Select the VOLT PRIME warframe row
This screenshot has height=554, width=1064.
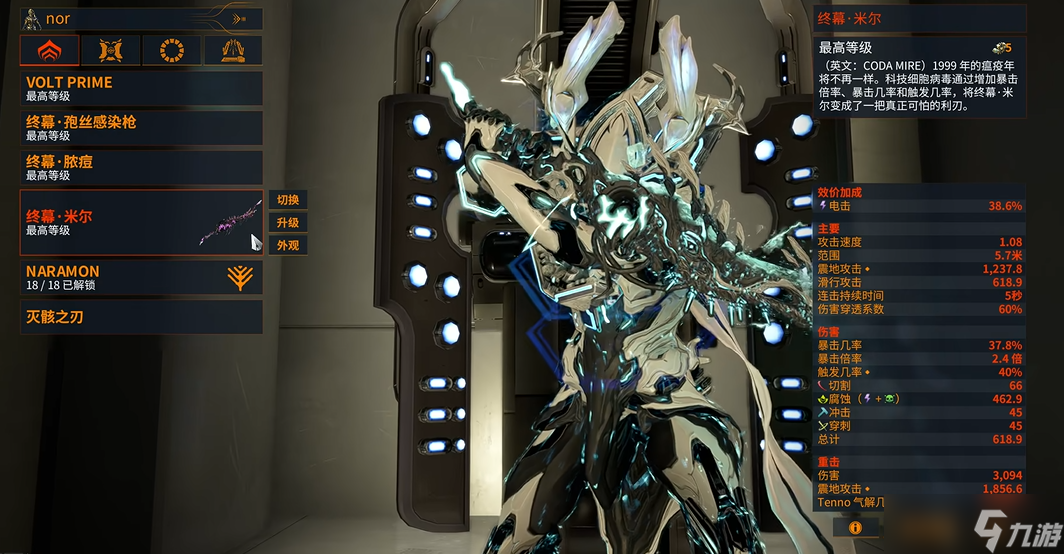pyautogui.click(x=141, y=89)
